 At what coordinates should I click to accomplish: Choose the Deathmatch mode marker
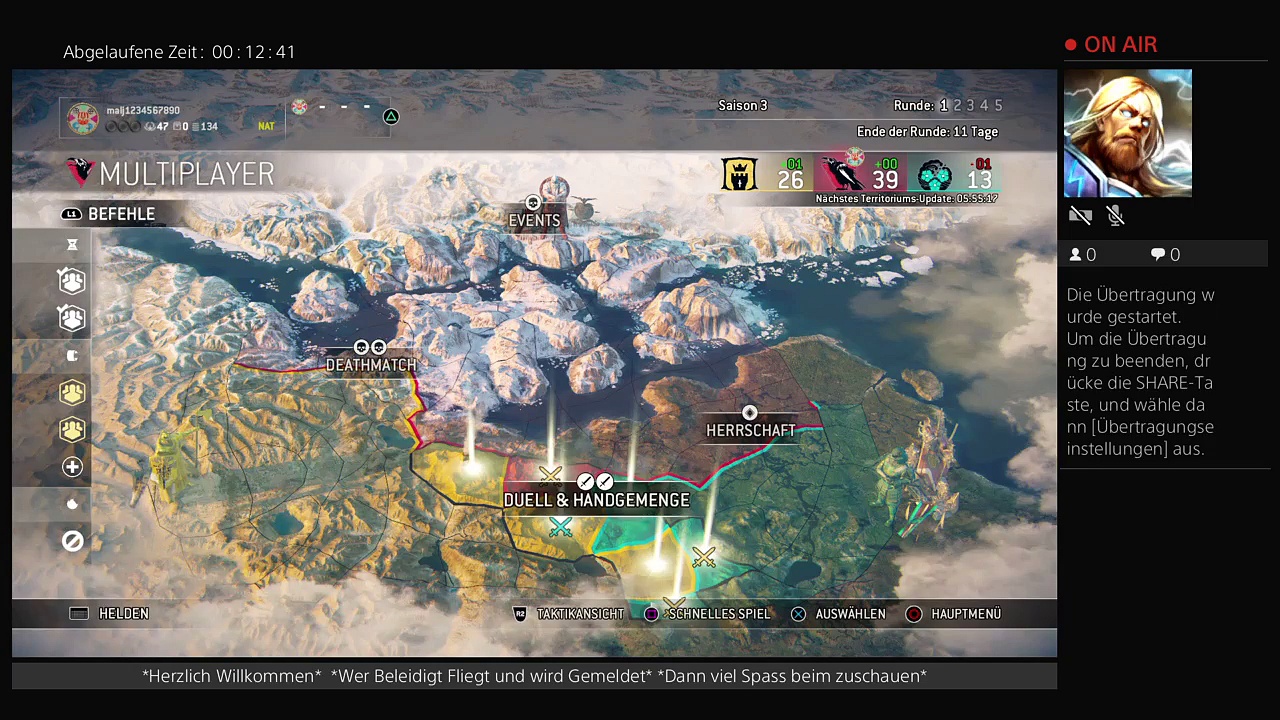tap(370, 364)
